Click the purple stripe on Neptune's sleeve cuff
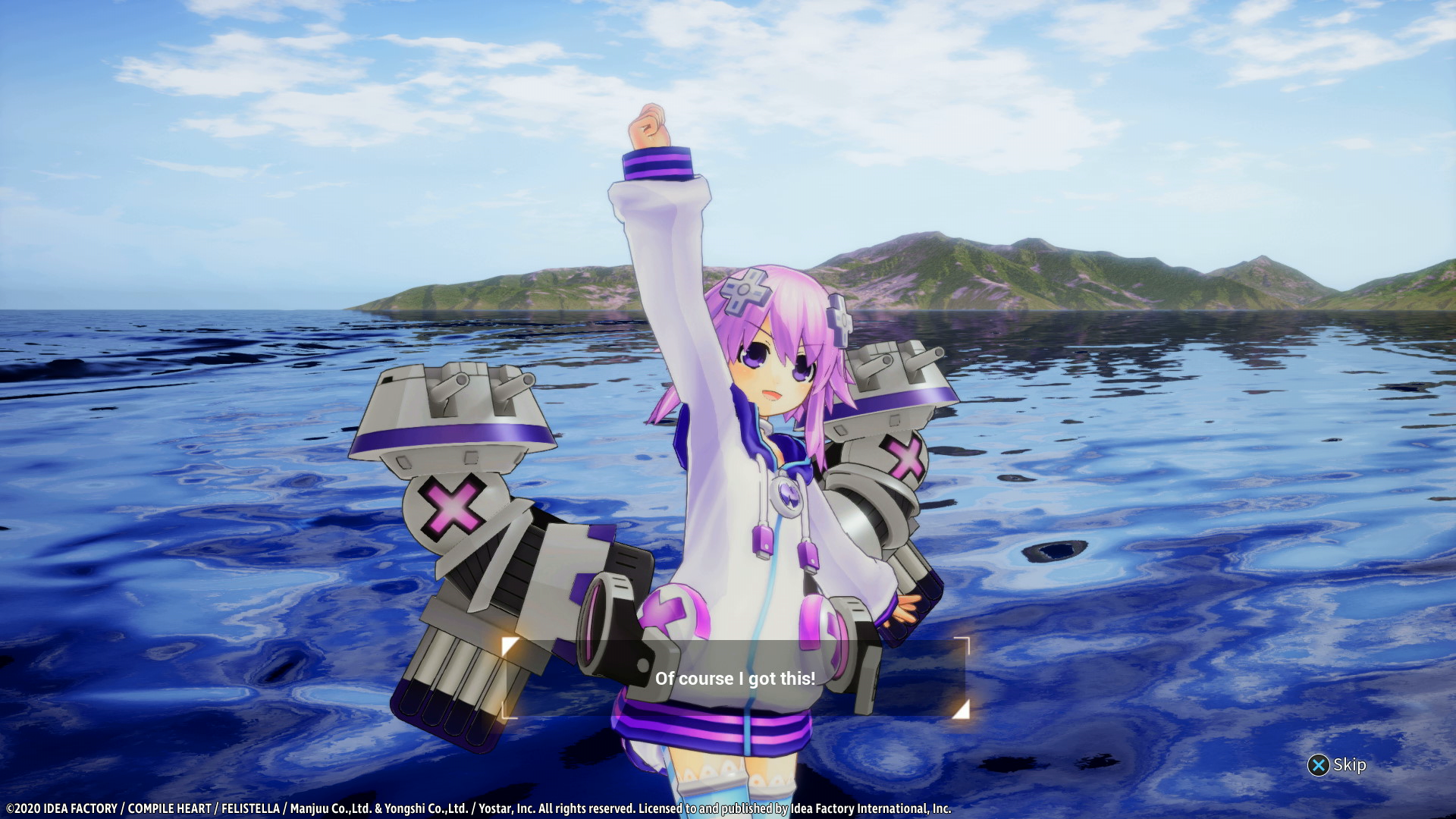 point(657,162)
